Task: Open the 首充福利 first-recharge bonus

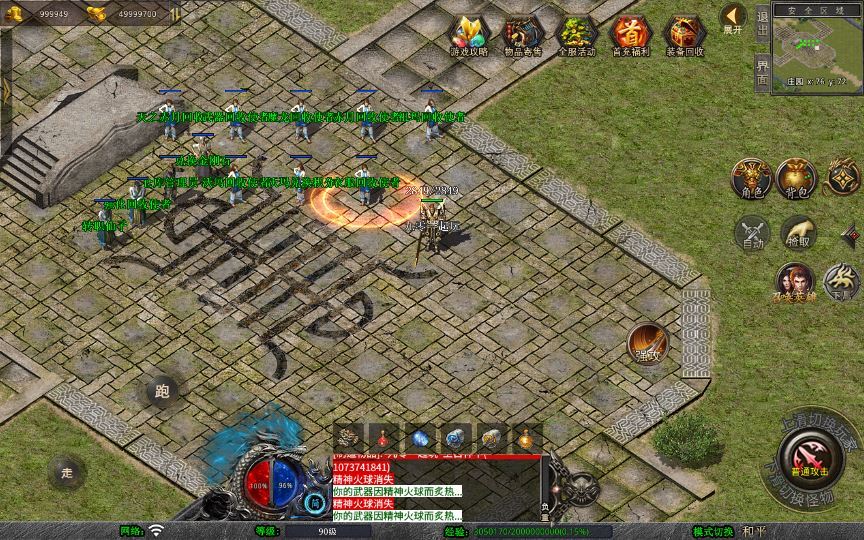Action: pos(630,35)
